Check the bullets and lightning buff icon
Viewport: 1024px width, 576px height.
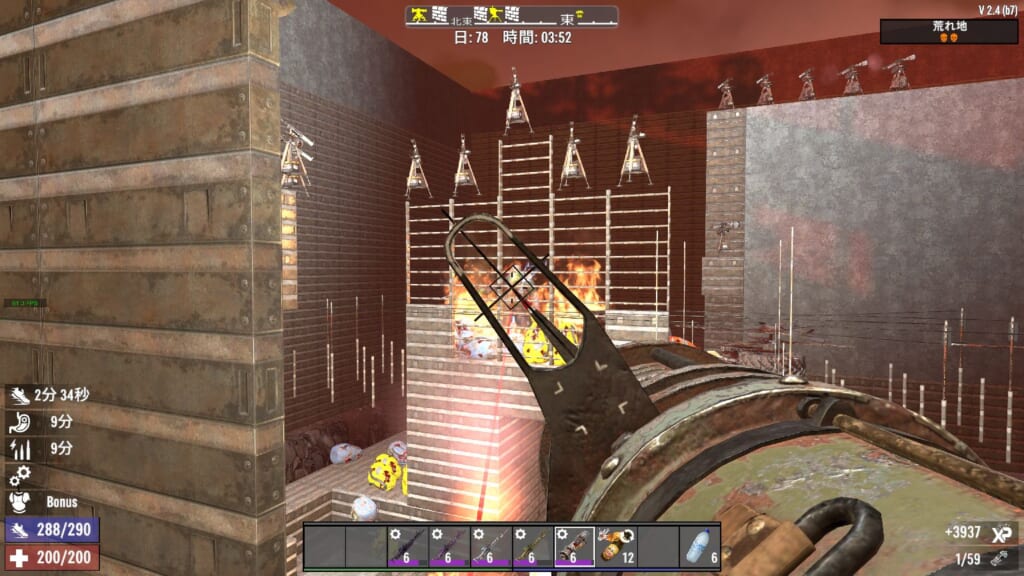tap(20, 449)
